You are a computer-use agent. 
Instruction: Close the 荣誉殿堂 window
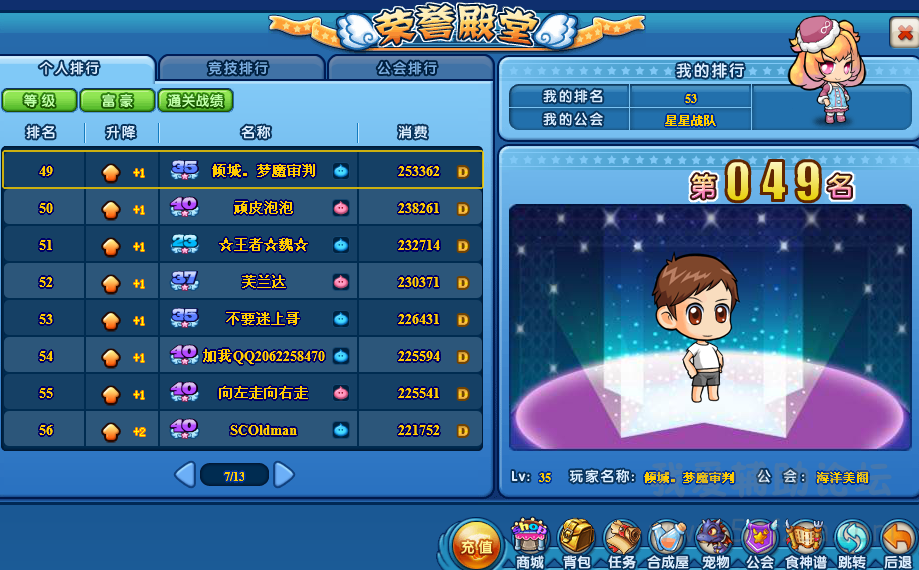point(901,33)
